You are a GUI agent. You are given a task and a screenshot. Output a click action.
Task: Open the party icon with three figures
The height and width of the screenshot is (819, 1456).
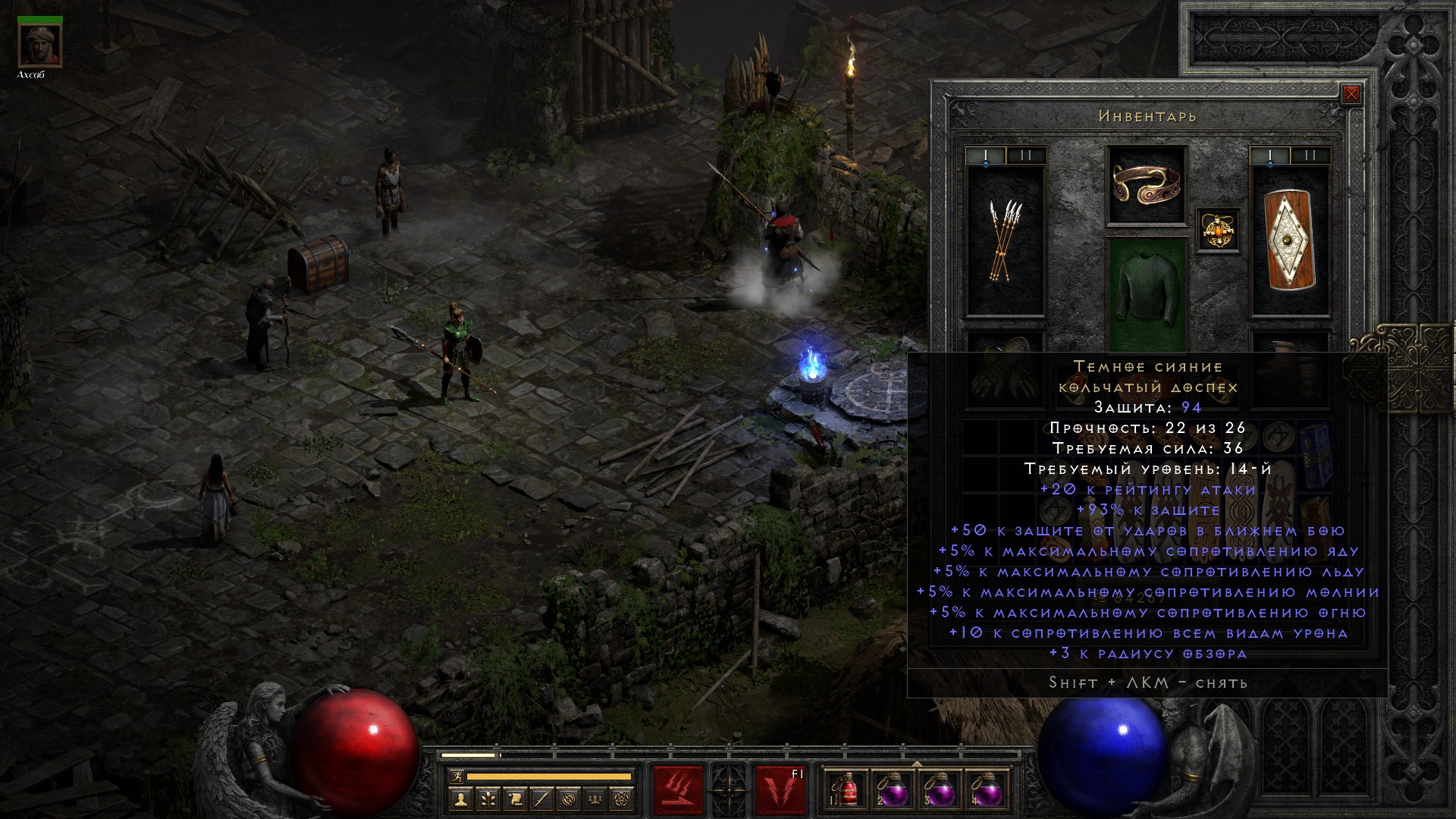[597, 799]
